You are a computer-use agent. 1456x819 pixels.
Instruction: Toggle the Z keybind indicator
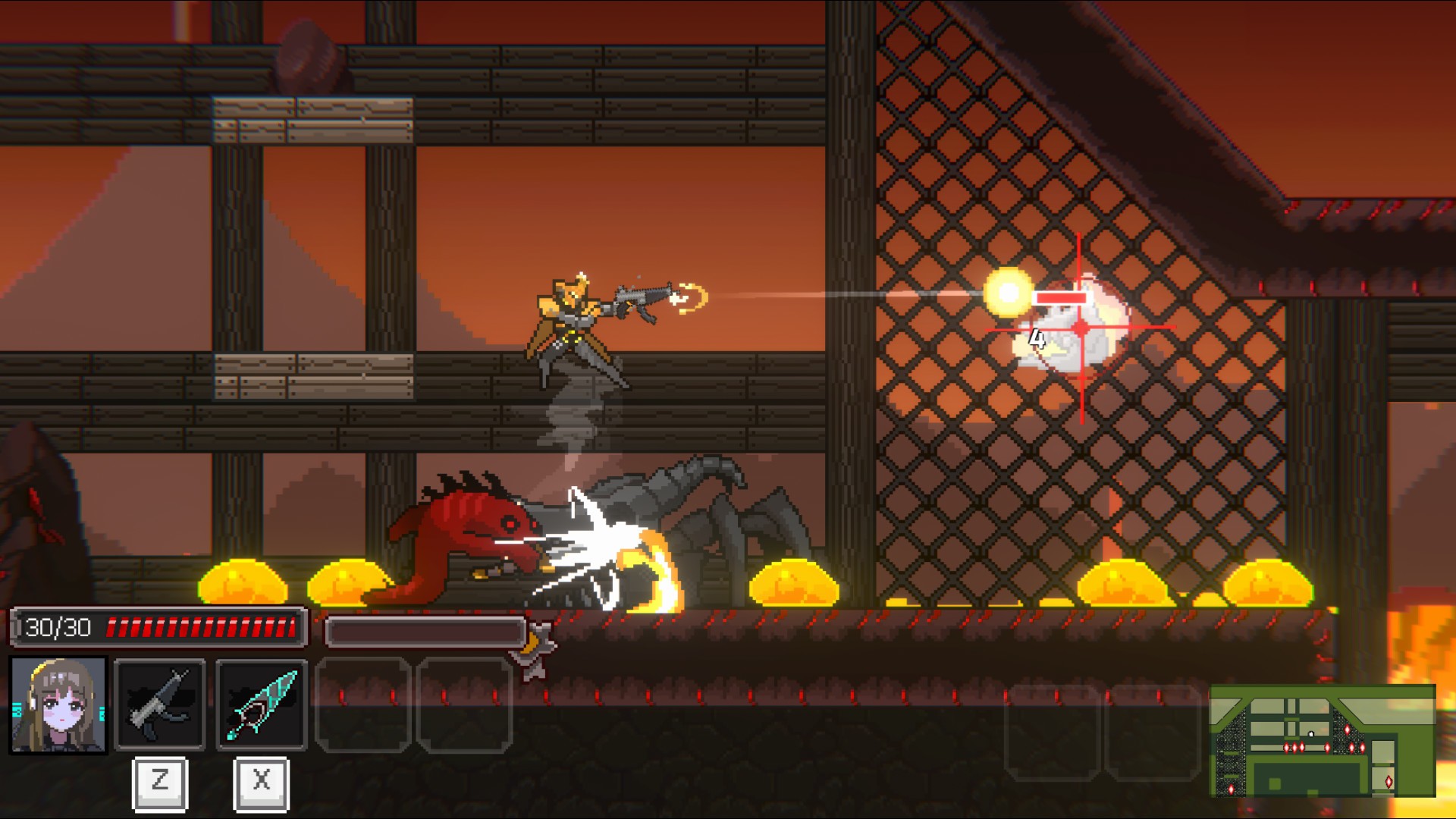tap(159, 785)
